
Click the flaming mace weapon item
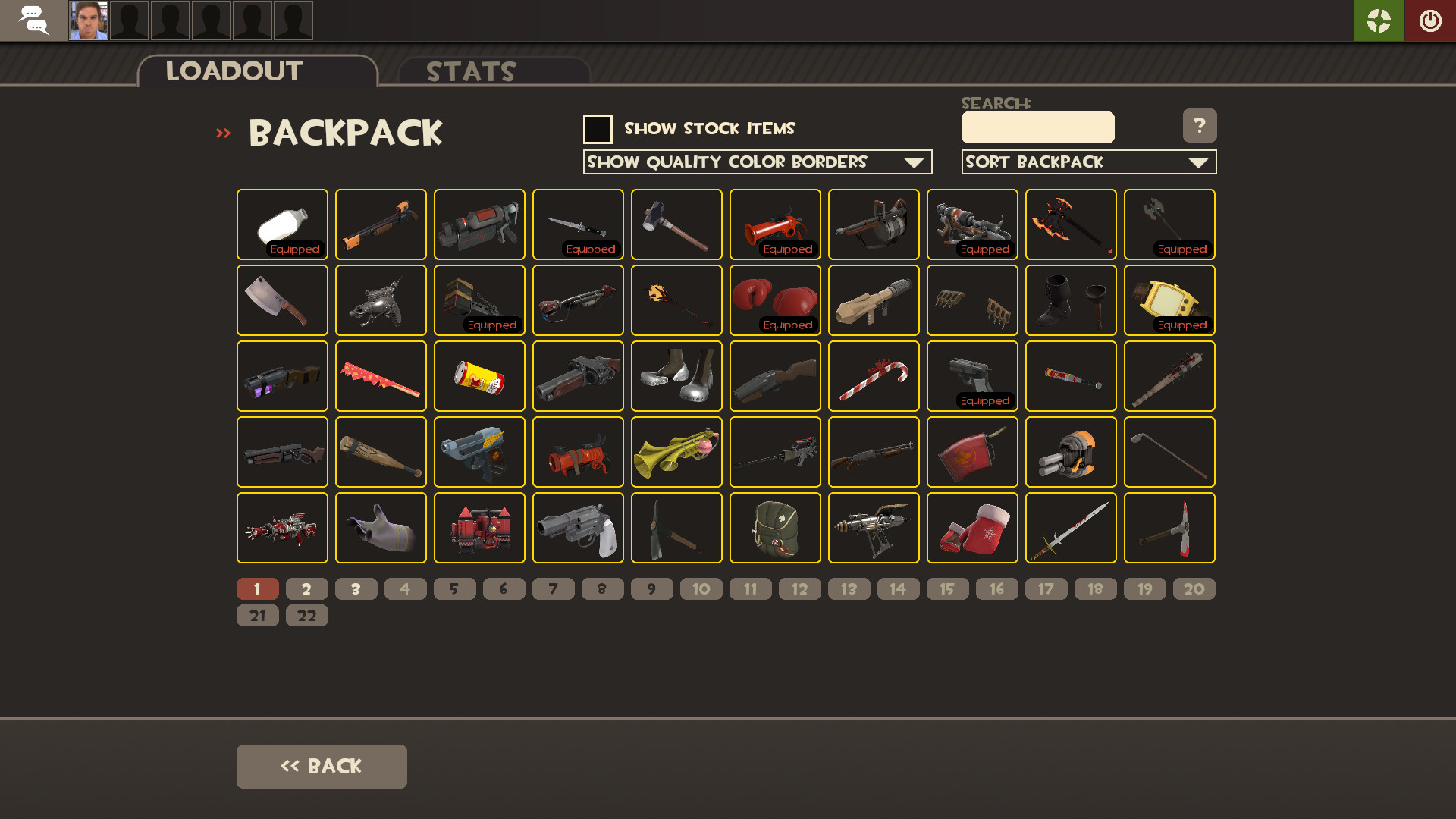click(676, 300)
